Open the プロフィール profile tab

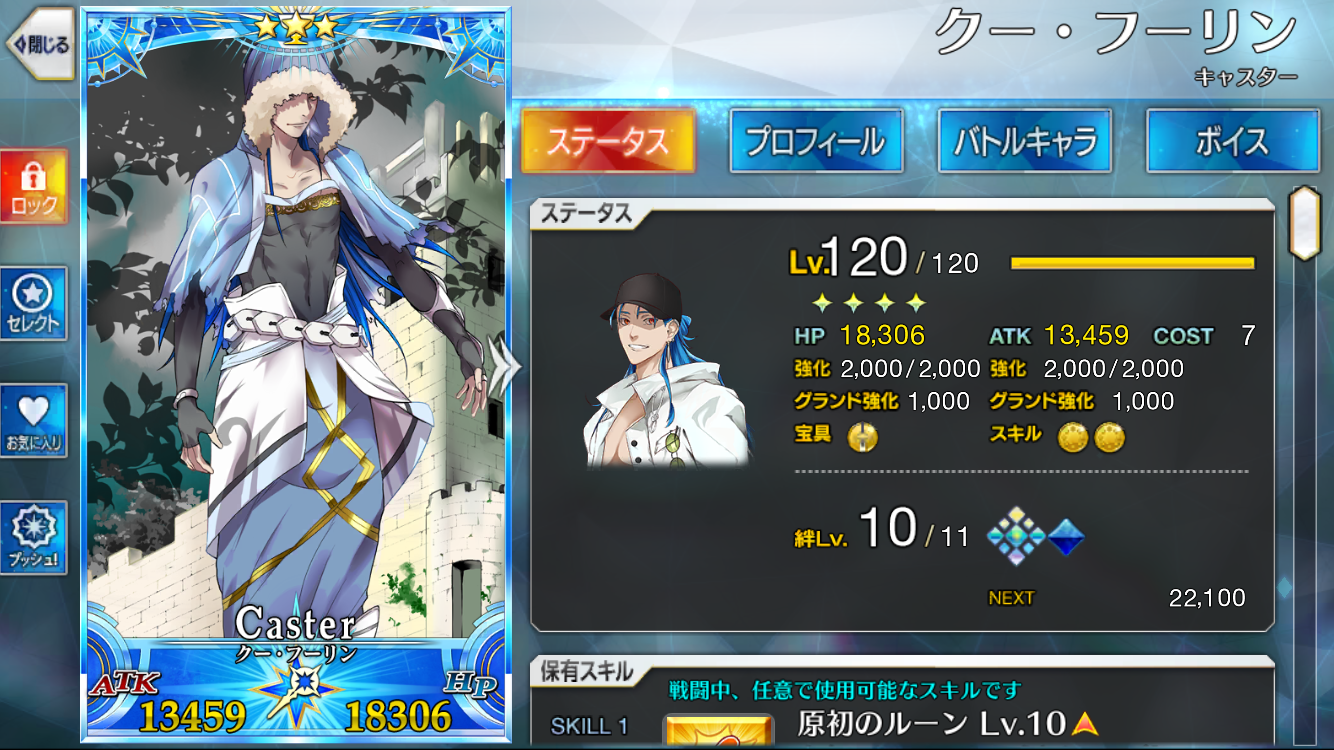coord(816,141)
